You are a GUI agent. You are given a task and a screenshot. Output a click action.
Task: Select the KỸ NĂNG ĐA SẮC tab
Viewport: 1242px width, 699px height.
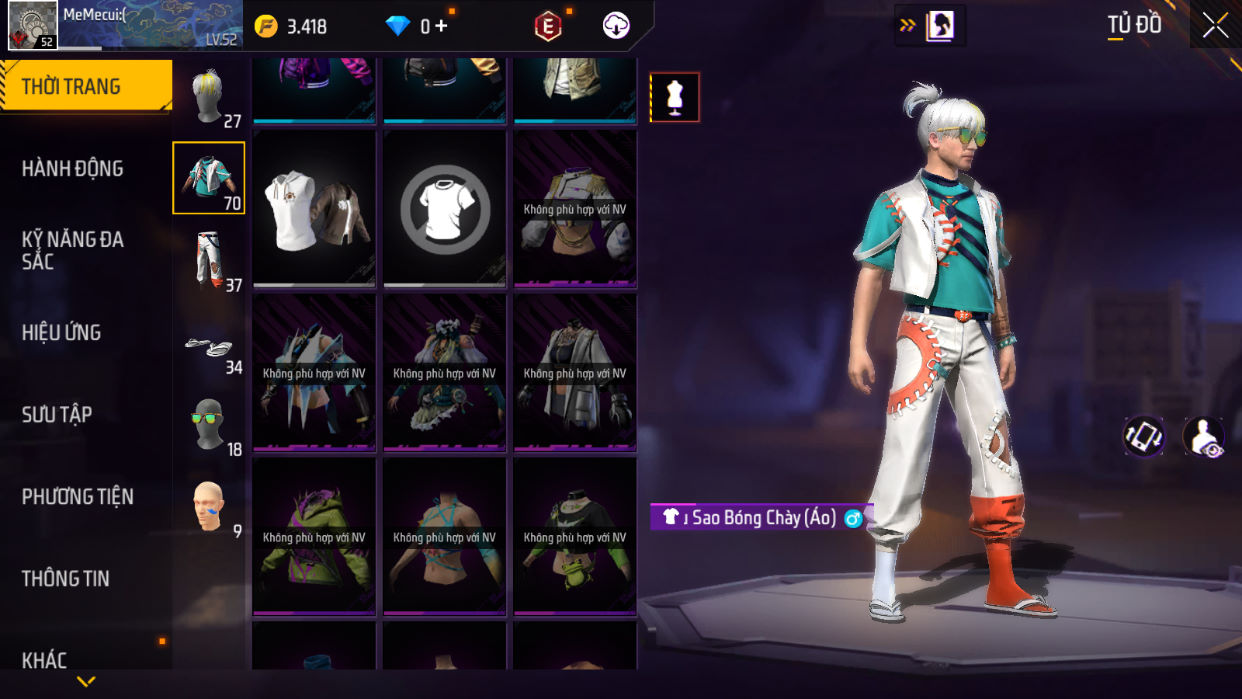coord(73,250)
